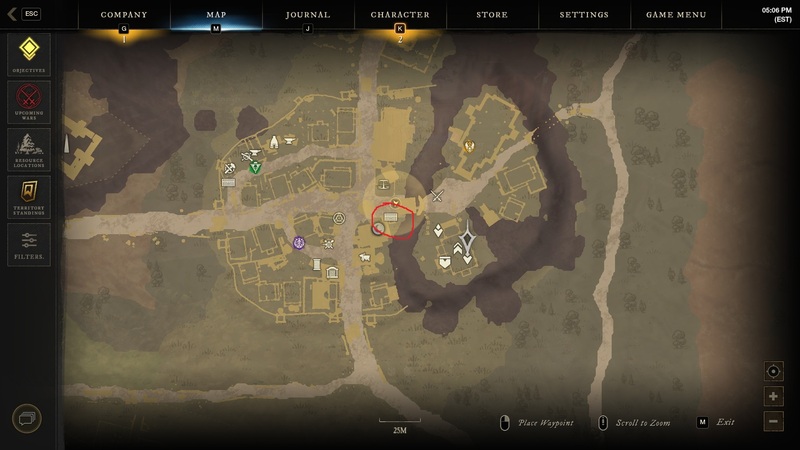Select the green shield map marker
Viewport: 800px width, 450px height.
(x=256, y=167)
